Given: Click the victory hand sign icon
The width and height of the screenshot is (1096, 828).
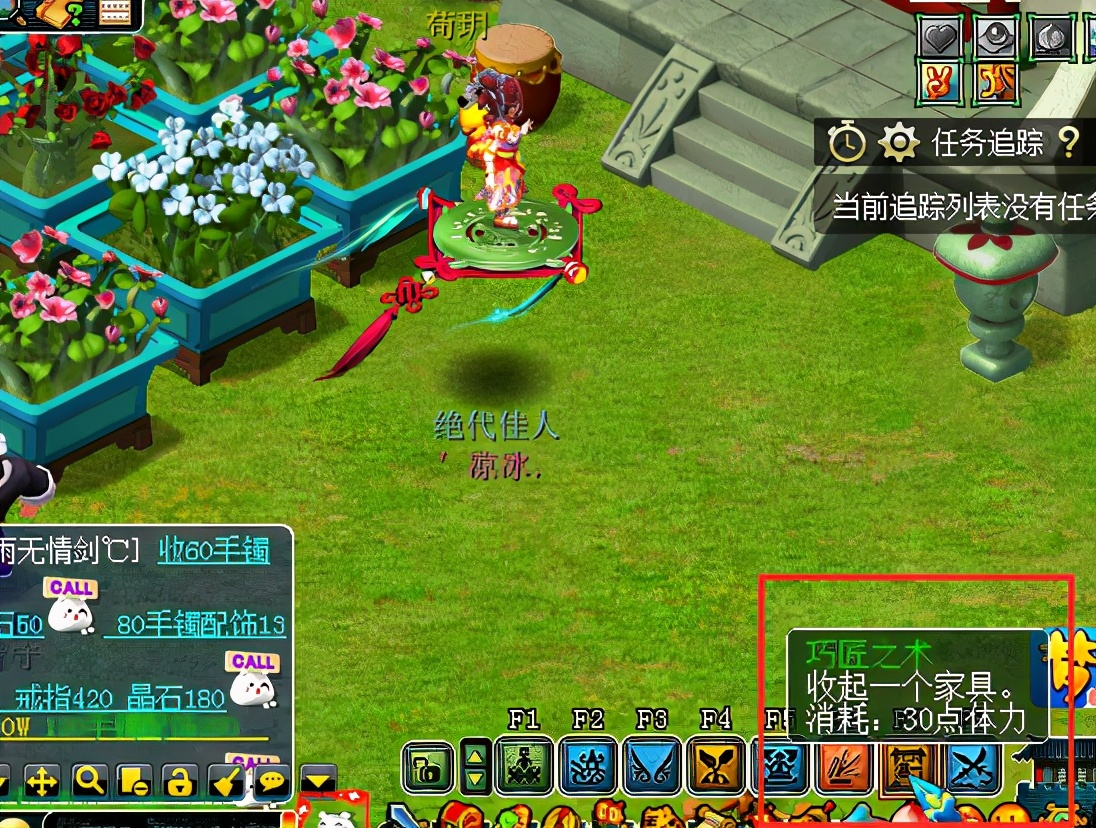Looking at the screenshot, I should [940, 84].
